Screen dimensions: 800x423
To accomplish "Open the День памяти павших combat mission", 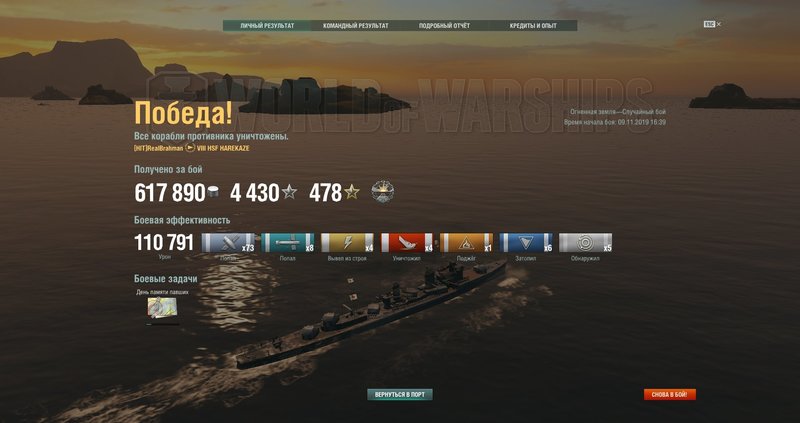I will [x=162, y=310].
